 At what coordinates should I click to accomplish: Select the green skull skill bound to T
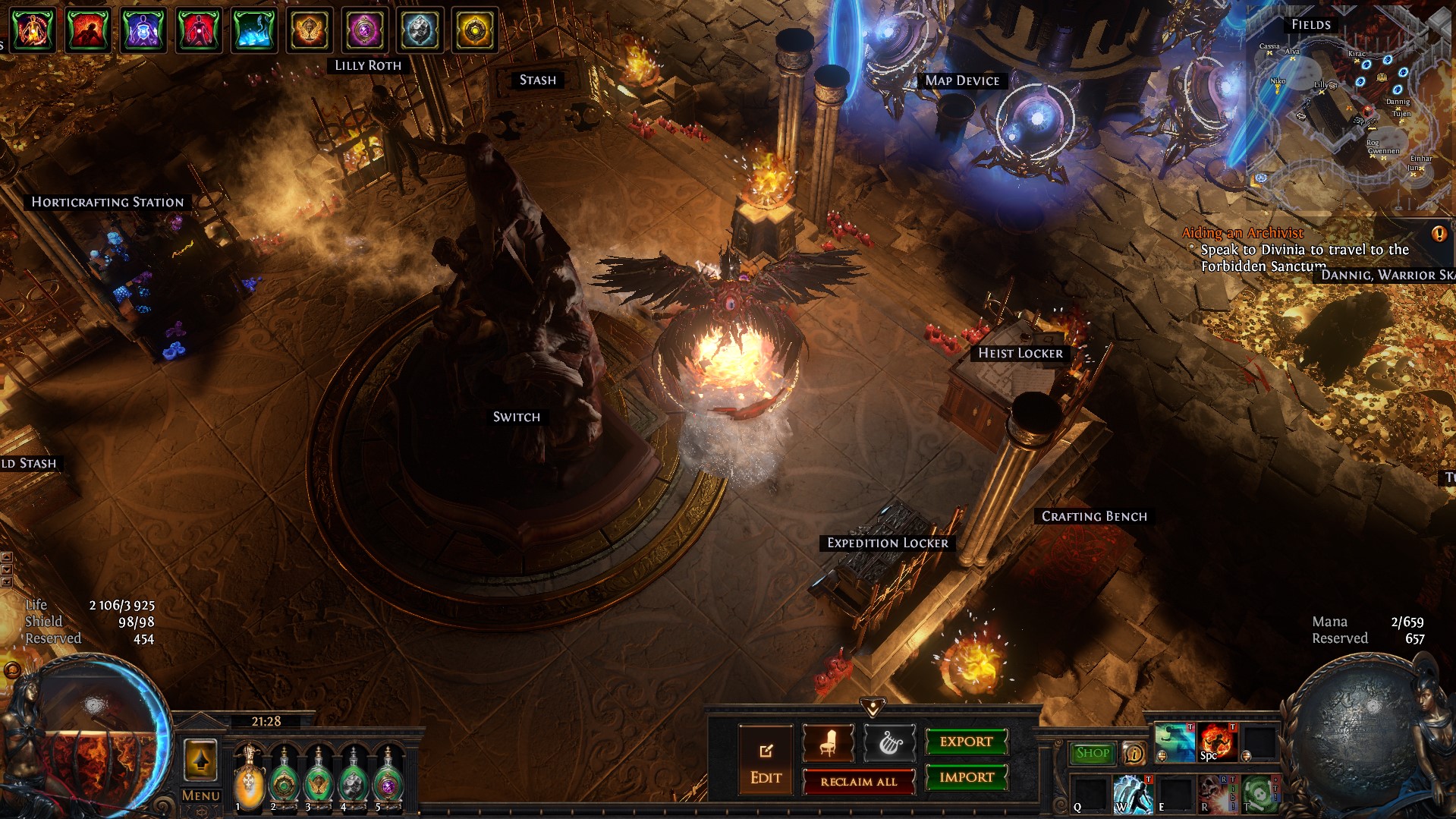click(x=1259, y=794)
